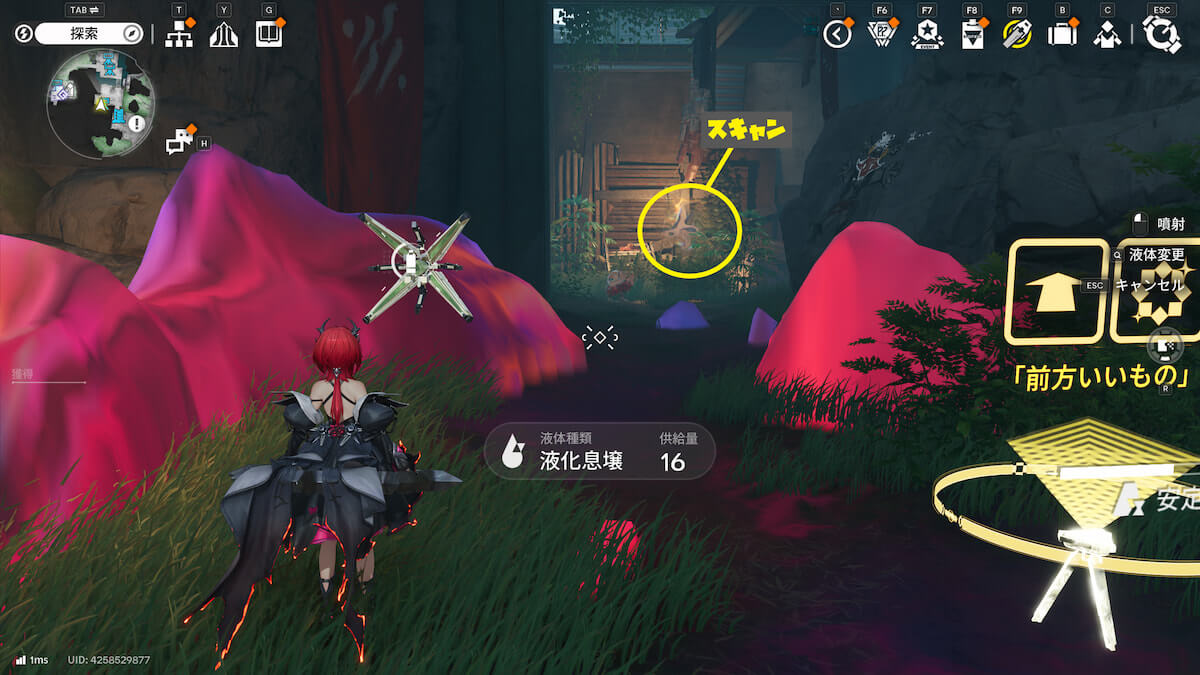Open the chat speech bubbles icon
Image resolution: width=1200 pixels, height=675 pixels.
click(x=180, y=141)
